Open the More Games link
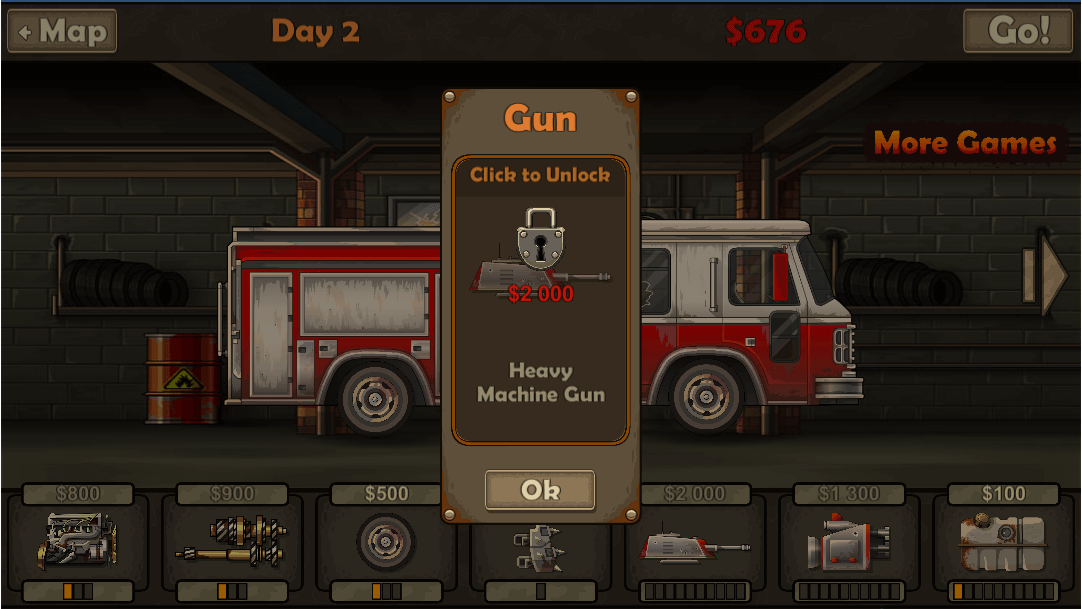 pos(965,143)
